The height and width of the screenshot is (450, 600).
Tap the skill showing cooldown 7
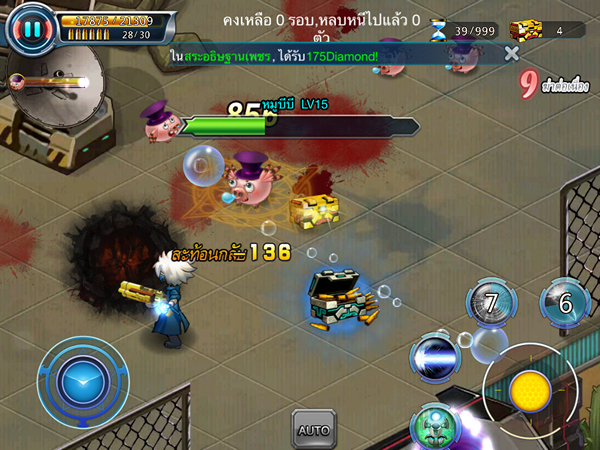coord(492,303)
